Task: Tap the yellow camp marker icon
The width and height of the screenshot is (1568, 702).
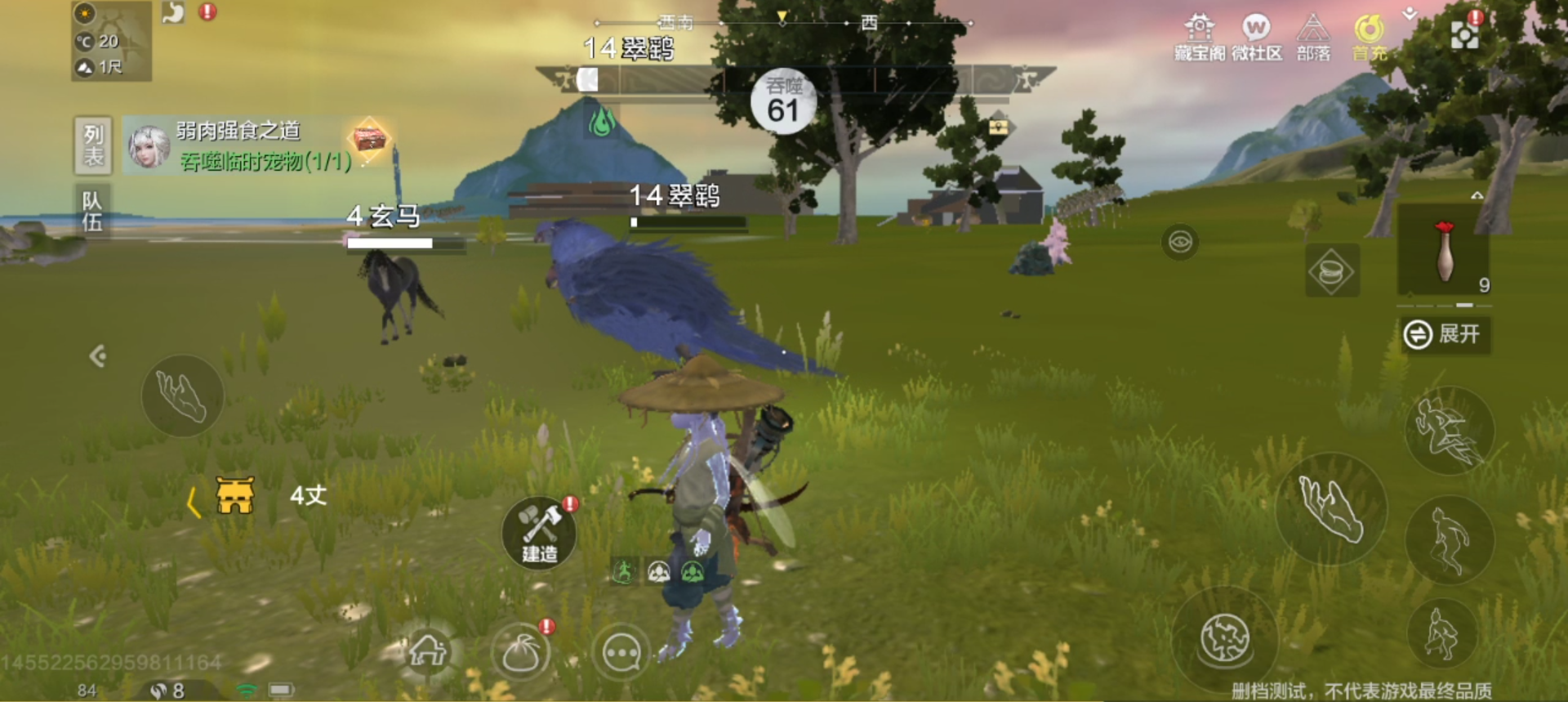Action: pyautogui.click(x=235, y=495)
